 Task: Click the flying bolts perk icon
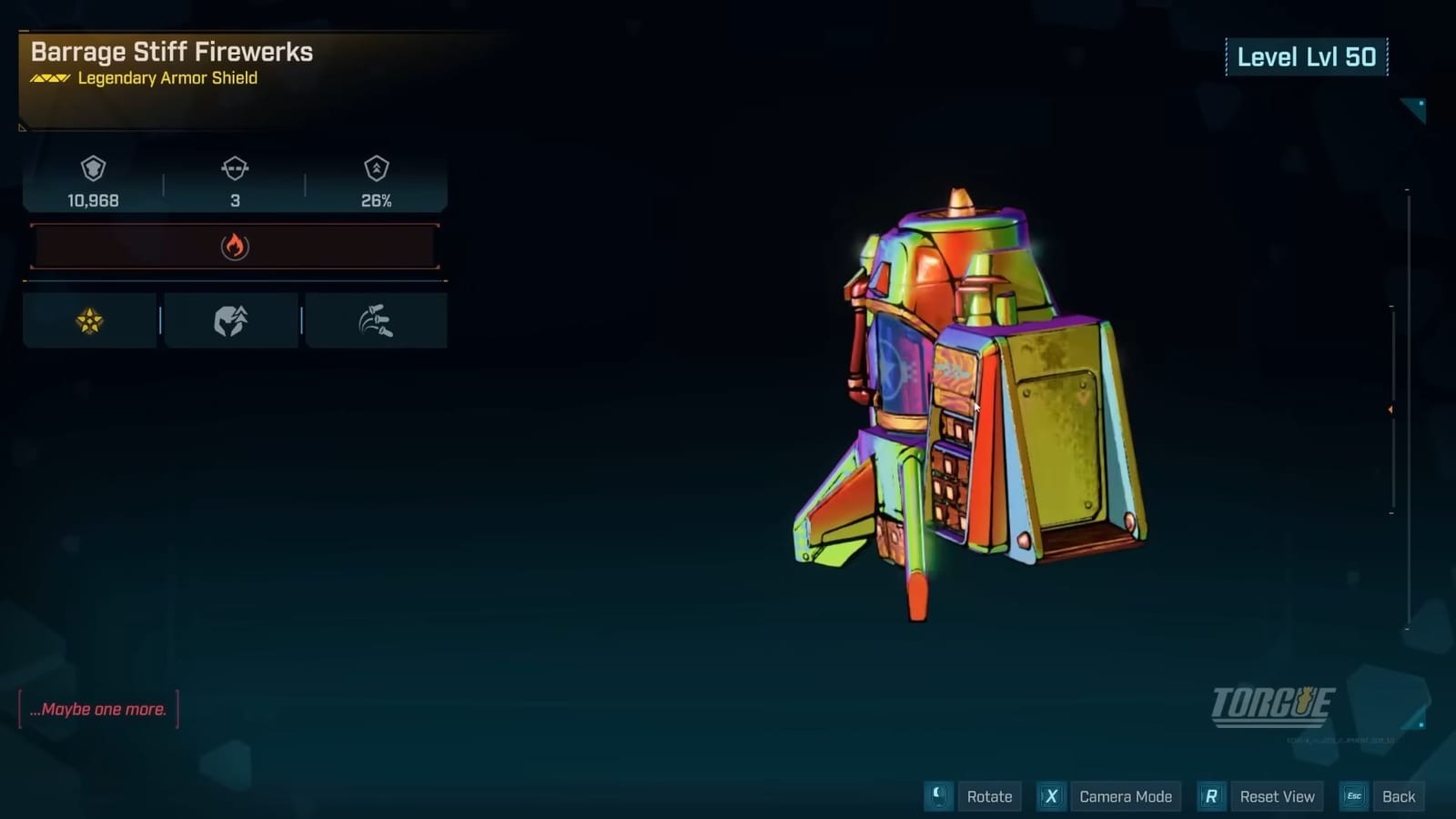(x=376, y=319)
